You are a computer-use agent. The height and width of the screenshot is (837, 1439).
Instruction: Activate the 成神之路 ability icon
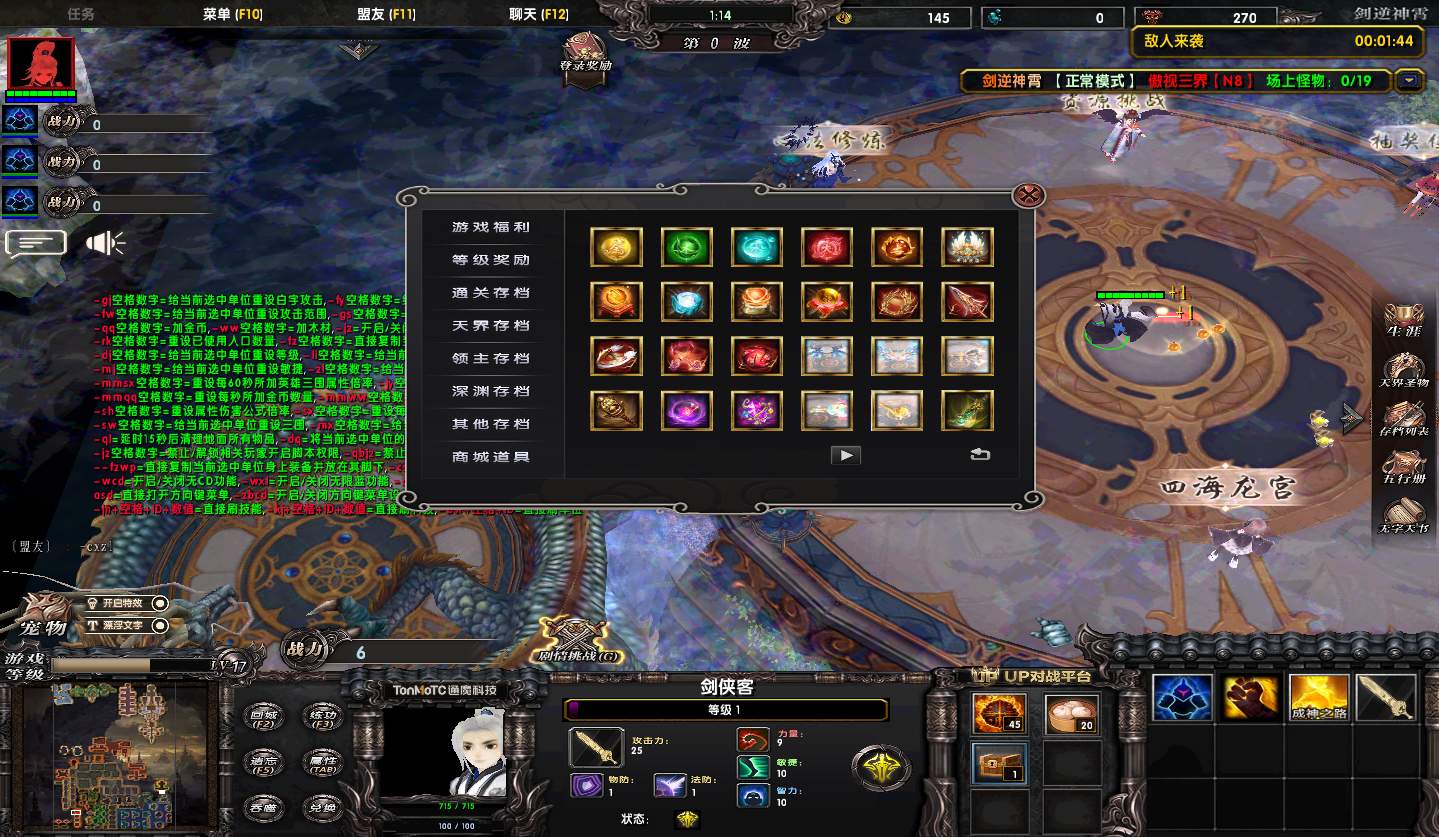(1319, 698)
